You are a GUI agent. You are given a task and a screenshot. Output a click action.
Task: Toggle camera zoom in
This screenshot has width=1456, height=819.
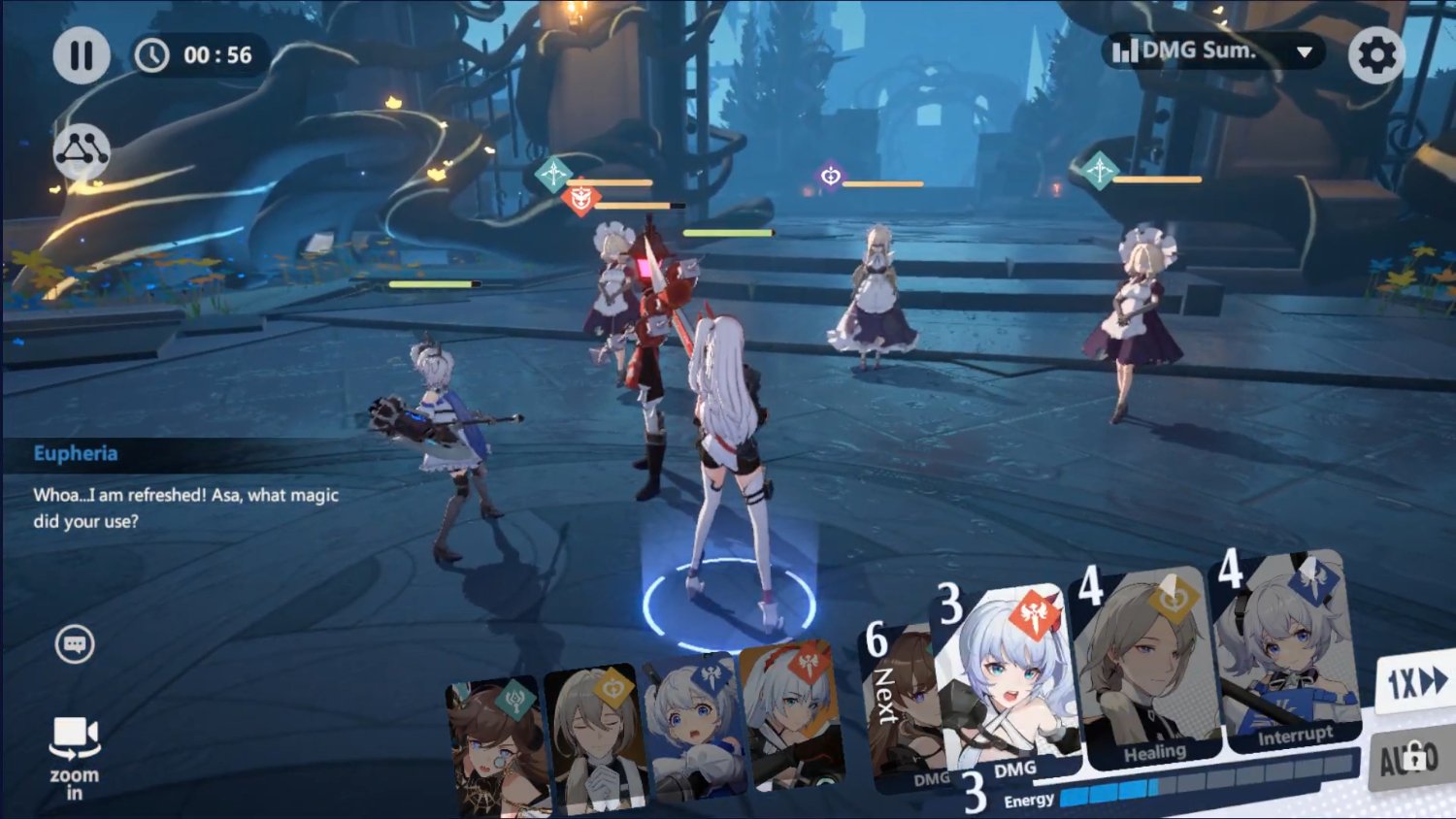click(75, 756)
